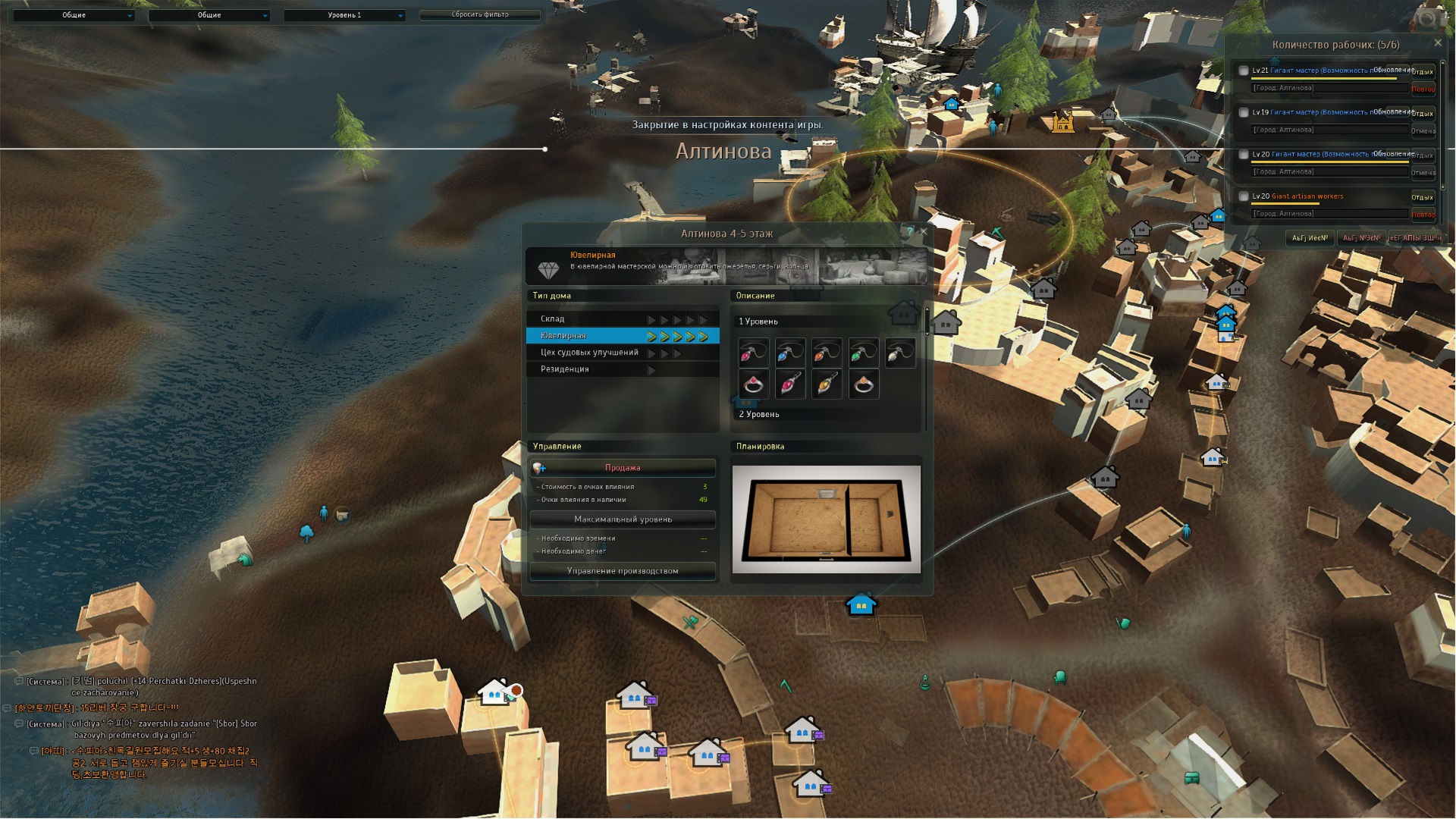
Task: Pick the Резиденция house type
Action: [622, 369]
